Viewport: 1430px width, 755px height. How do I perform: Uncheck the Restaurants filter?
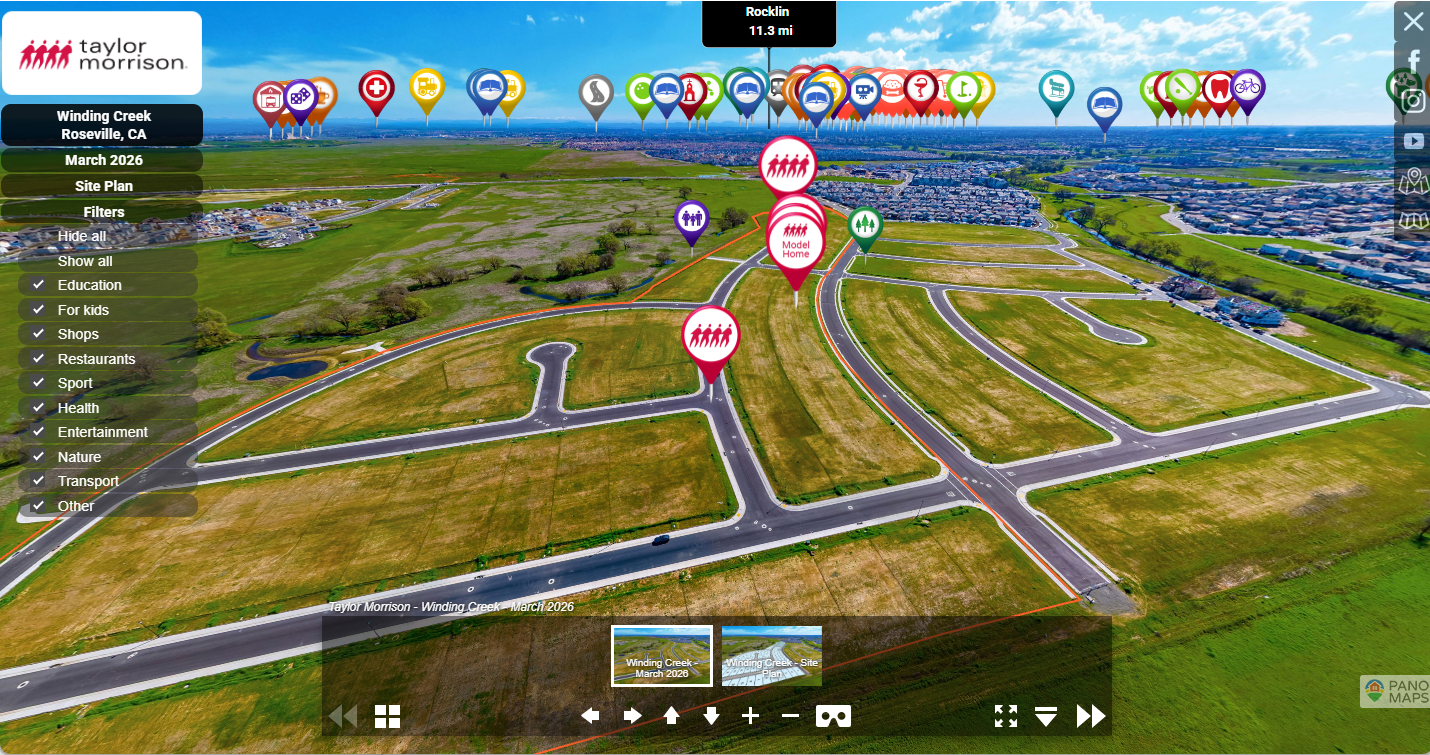(x=39, y=359)
